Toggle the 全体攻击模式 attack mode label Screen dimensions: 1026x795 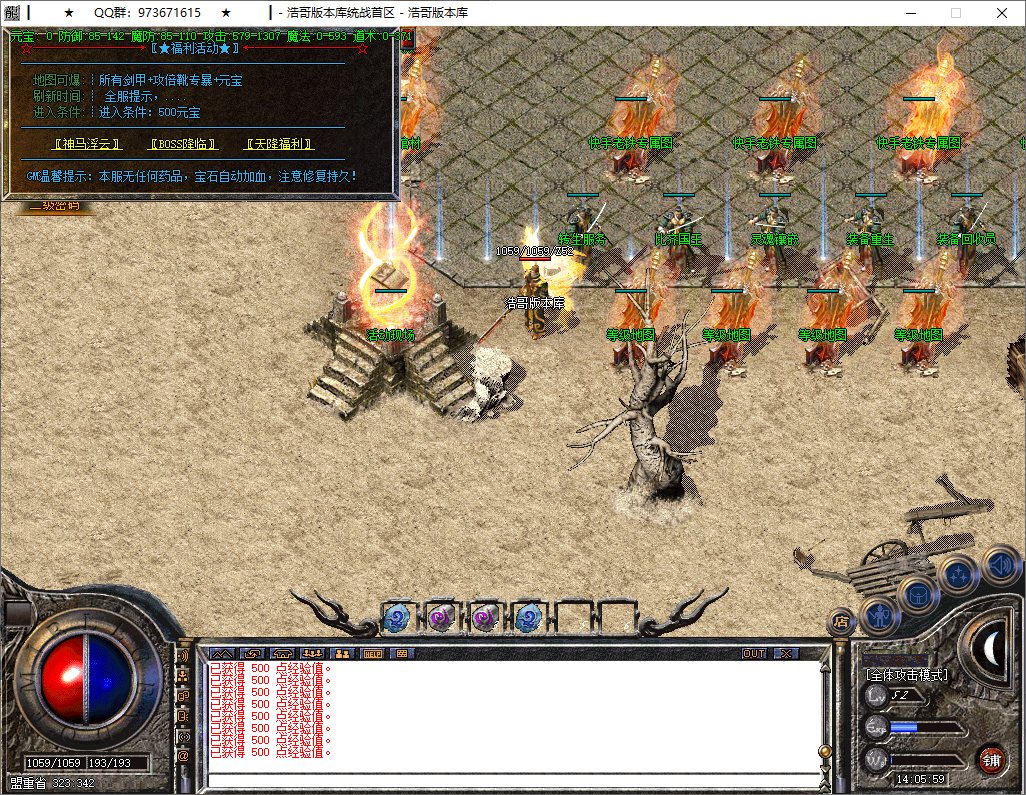pyautogui.click(x=906, y=675)
